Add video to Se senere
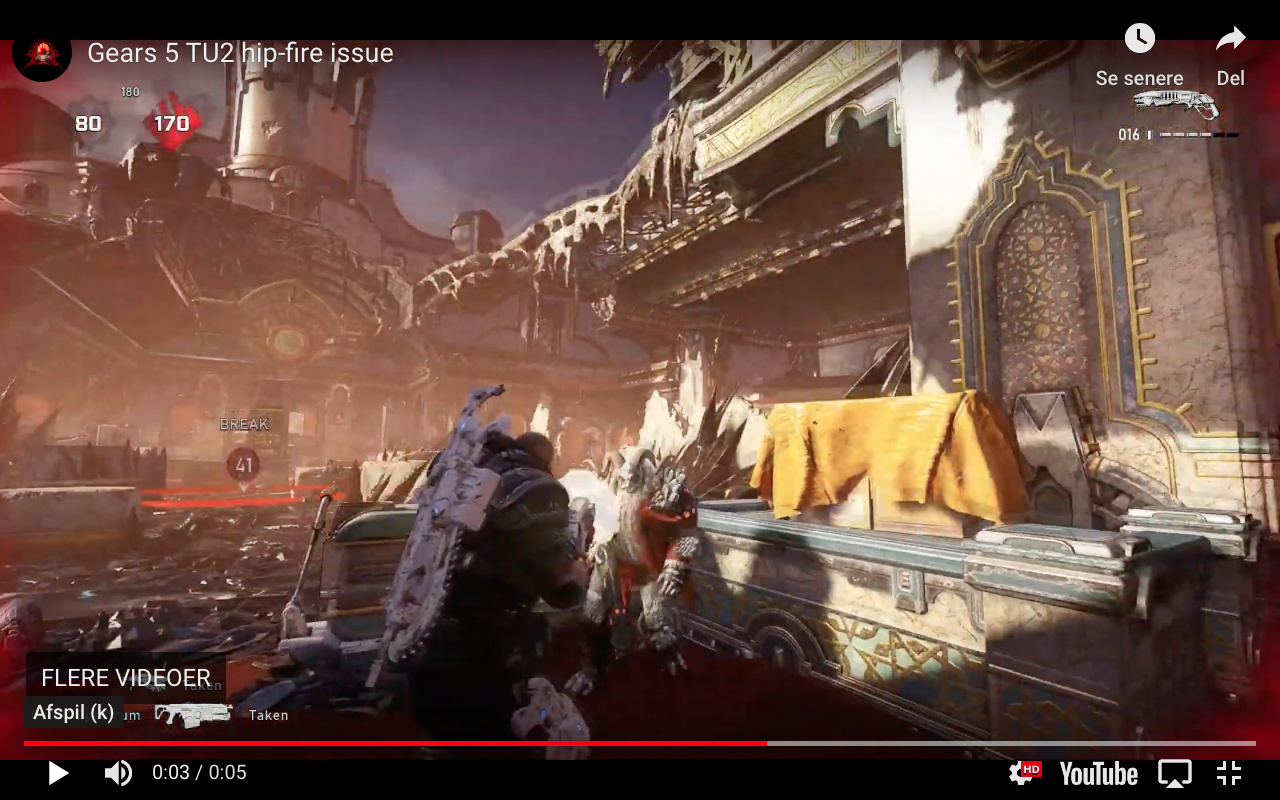Screen dimensions: 1280x800 pyautogui.click(x=1139, y=40)
